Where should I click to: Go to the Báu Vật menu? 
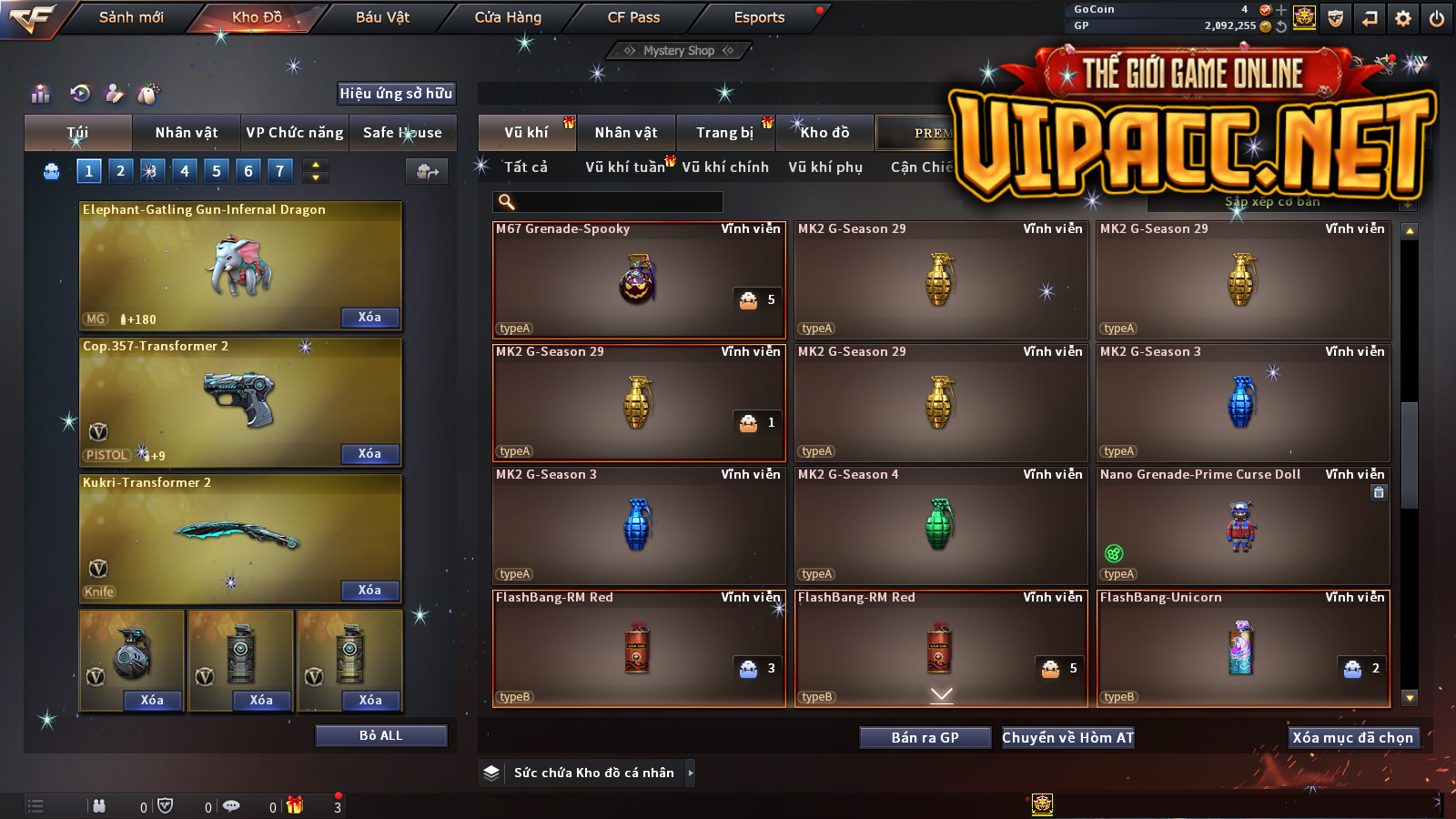click(382, 17)
